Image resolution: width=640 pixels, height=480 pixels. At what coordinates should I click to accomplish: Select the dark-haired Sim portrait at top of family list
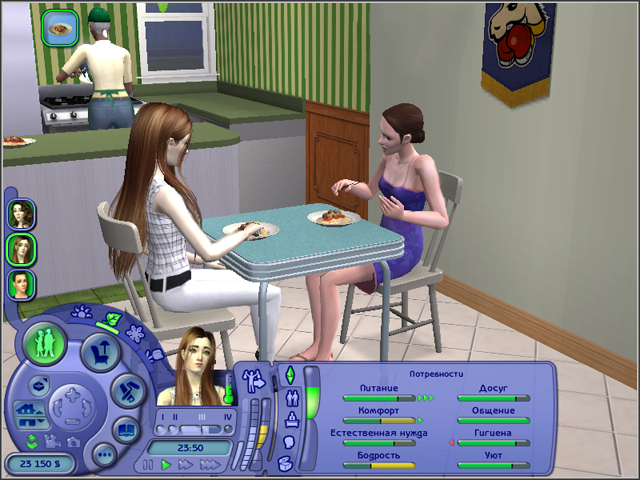point(21,214)
